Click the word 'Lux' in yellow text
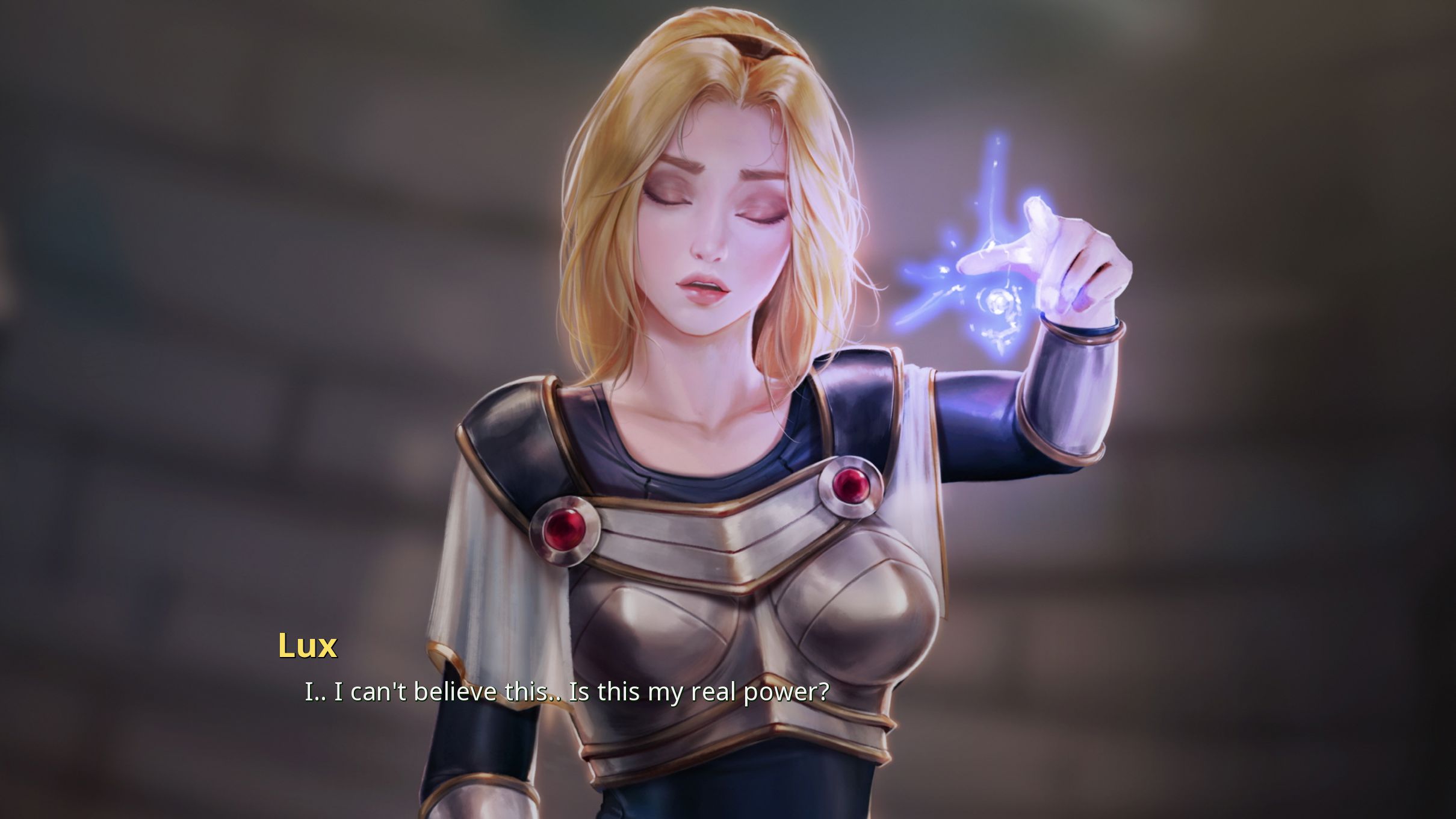 point(308,647)
